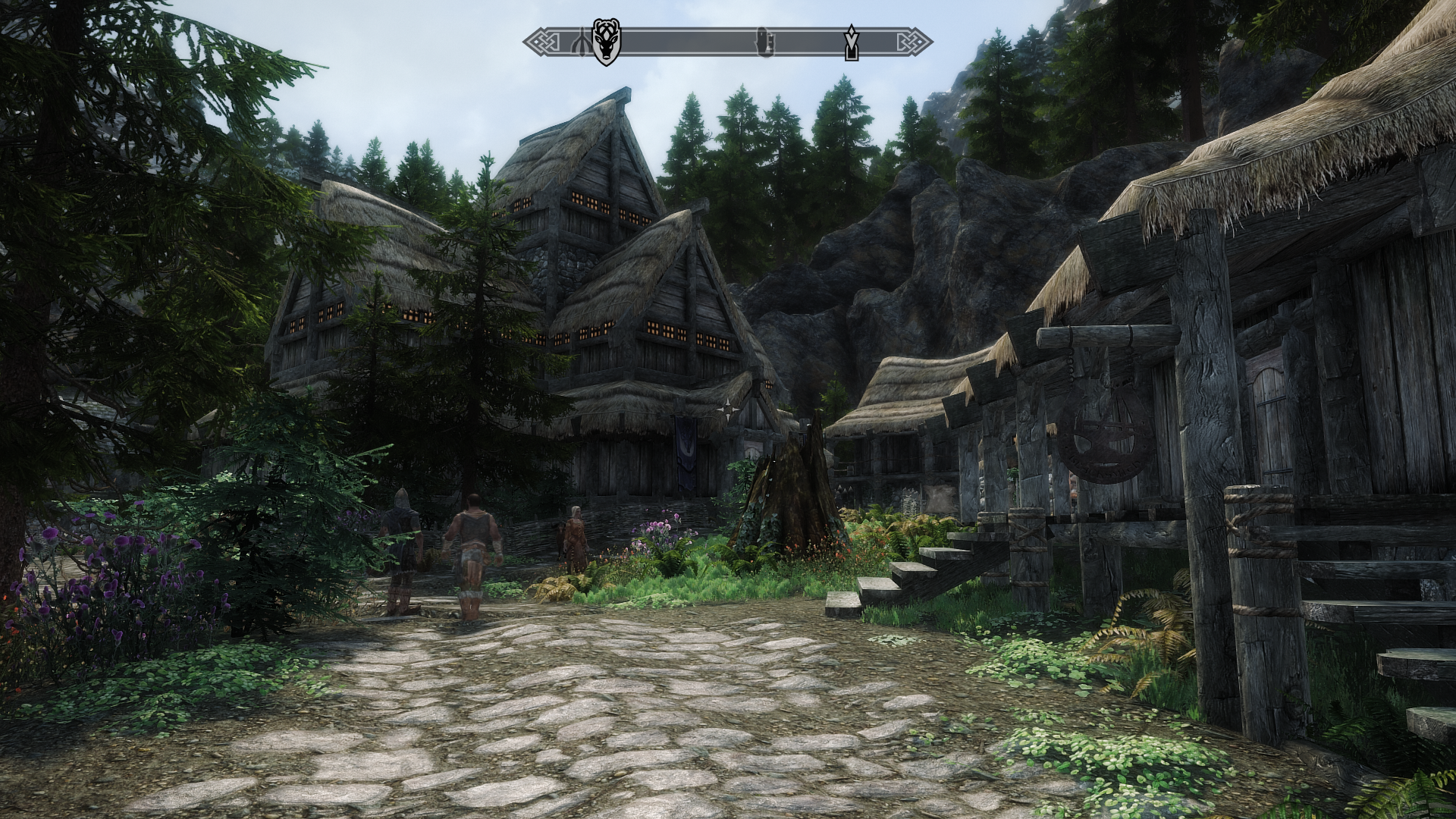
Task: Click the faint marker left of stag shield
Action: 582,42
